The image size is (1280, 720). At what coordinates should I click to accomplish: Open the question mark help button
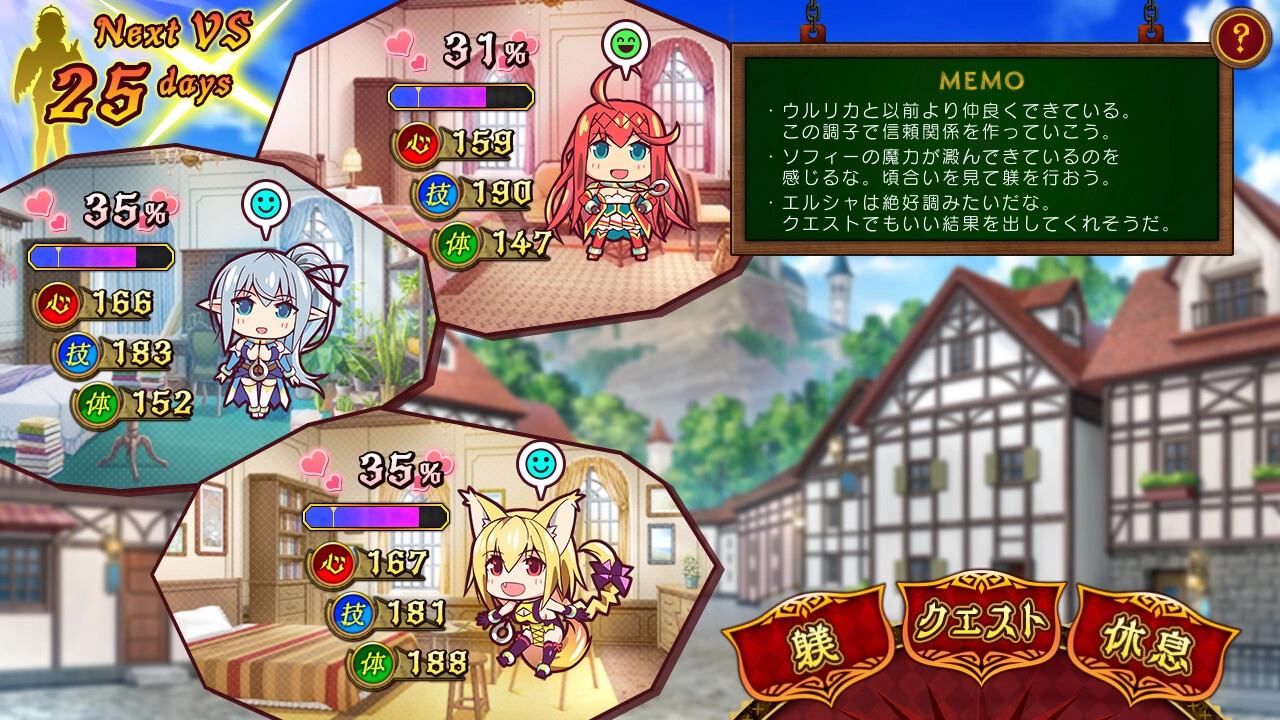1240,40
